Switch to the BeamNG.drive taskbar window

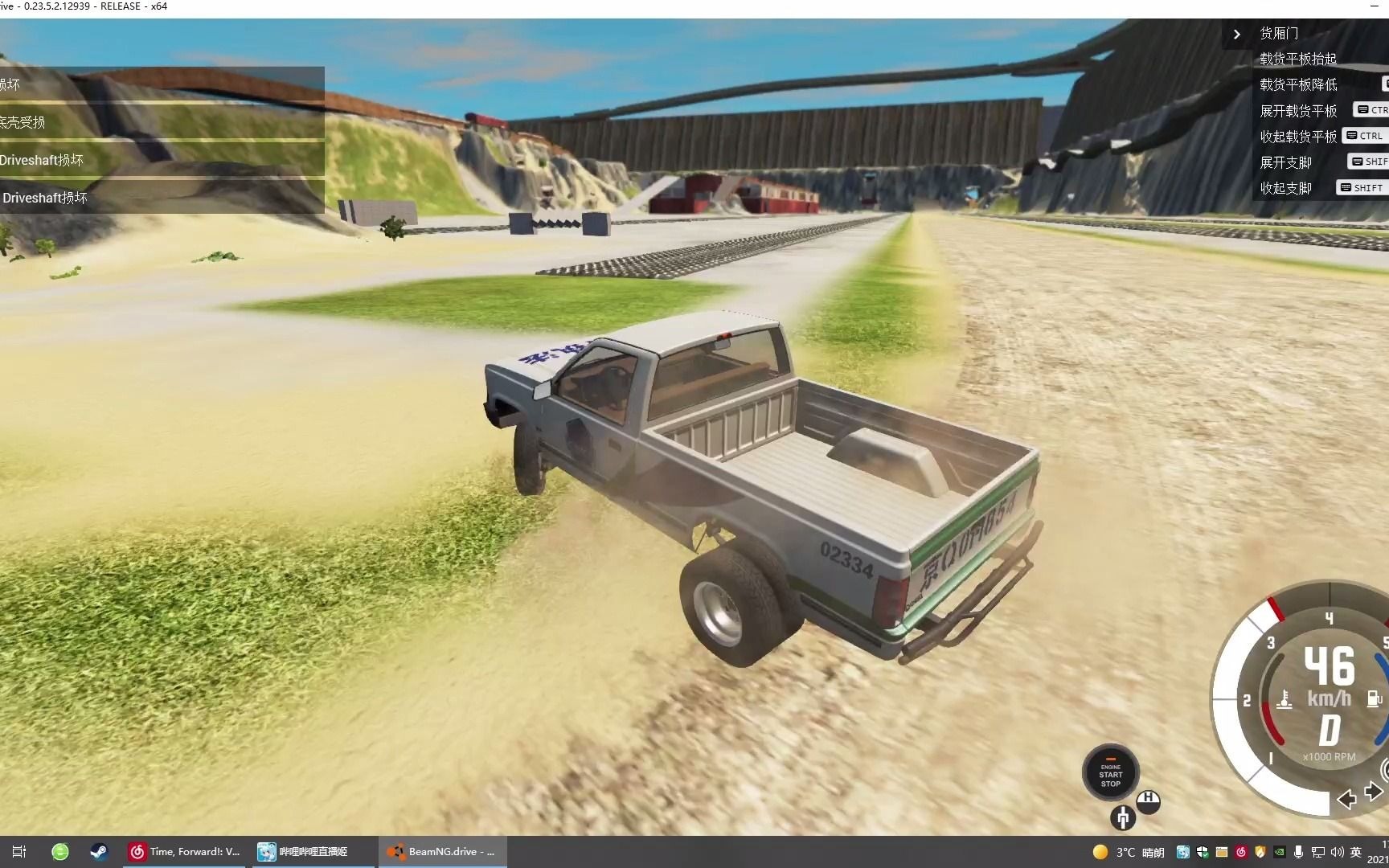click(442, 851)
